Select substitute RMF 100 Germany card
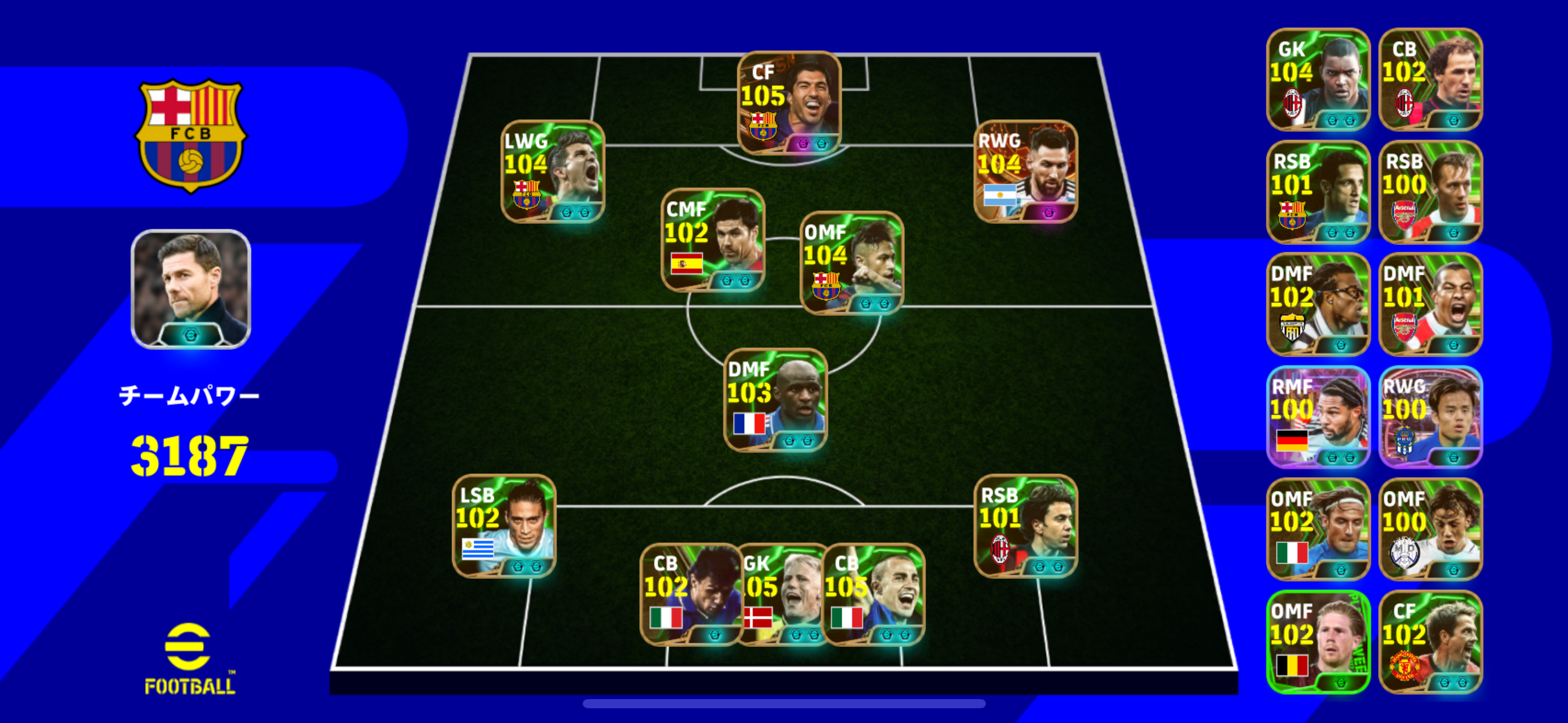Image resolution: width=1568 pixels, height=723 pixels. 1318,418
